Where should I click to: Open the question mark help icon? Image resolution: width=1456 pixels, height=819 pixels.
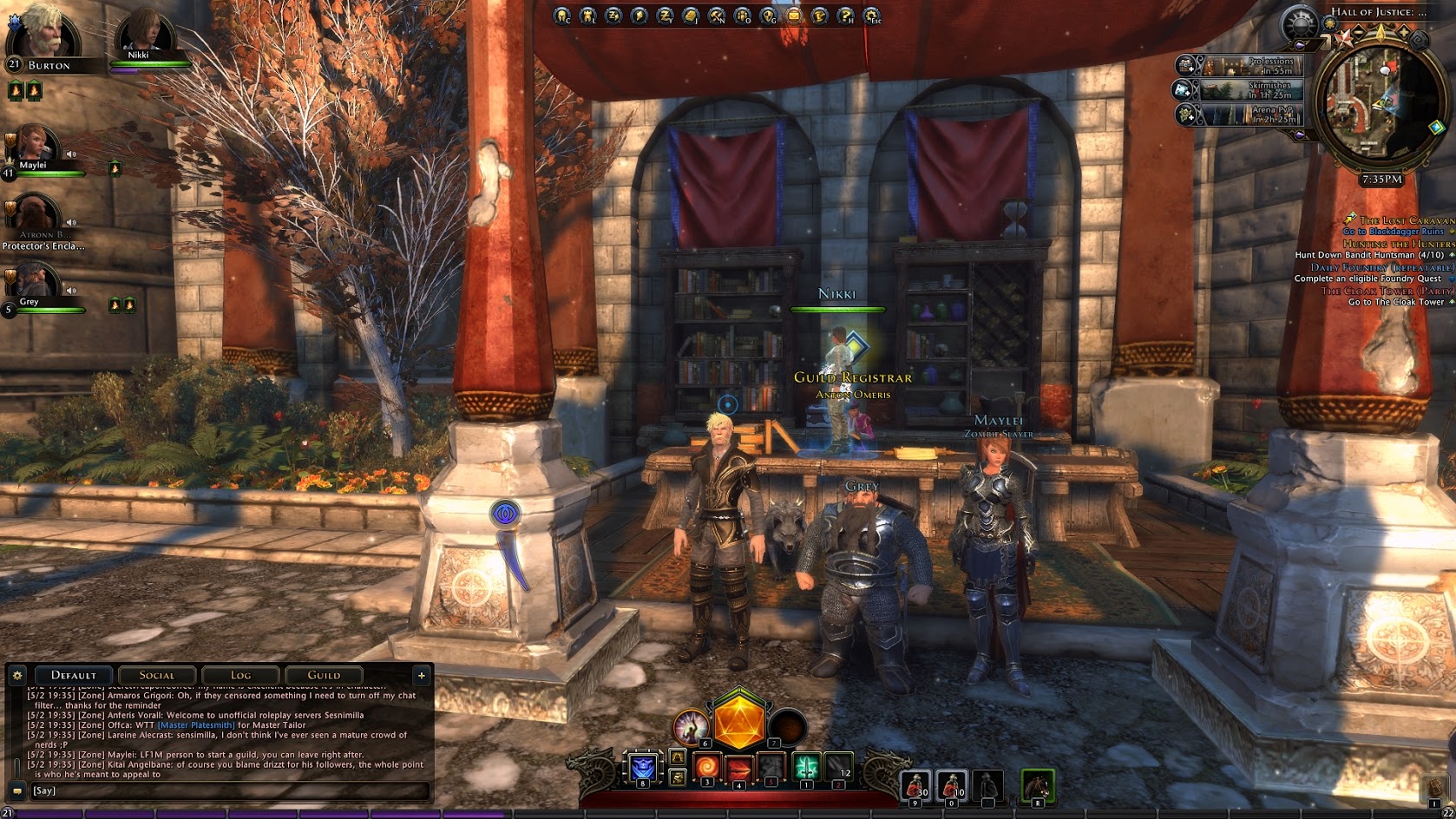click(845, 16)
